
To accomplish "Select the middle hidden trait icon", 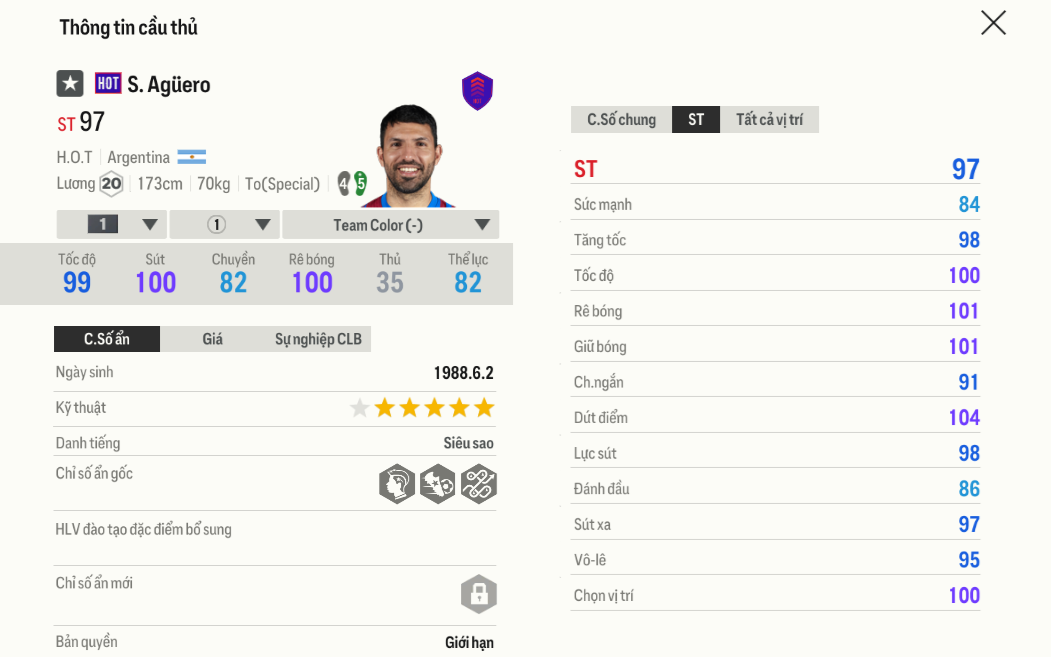I will (438, 484).
